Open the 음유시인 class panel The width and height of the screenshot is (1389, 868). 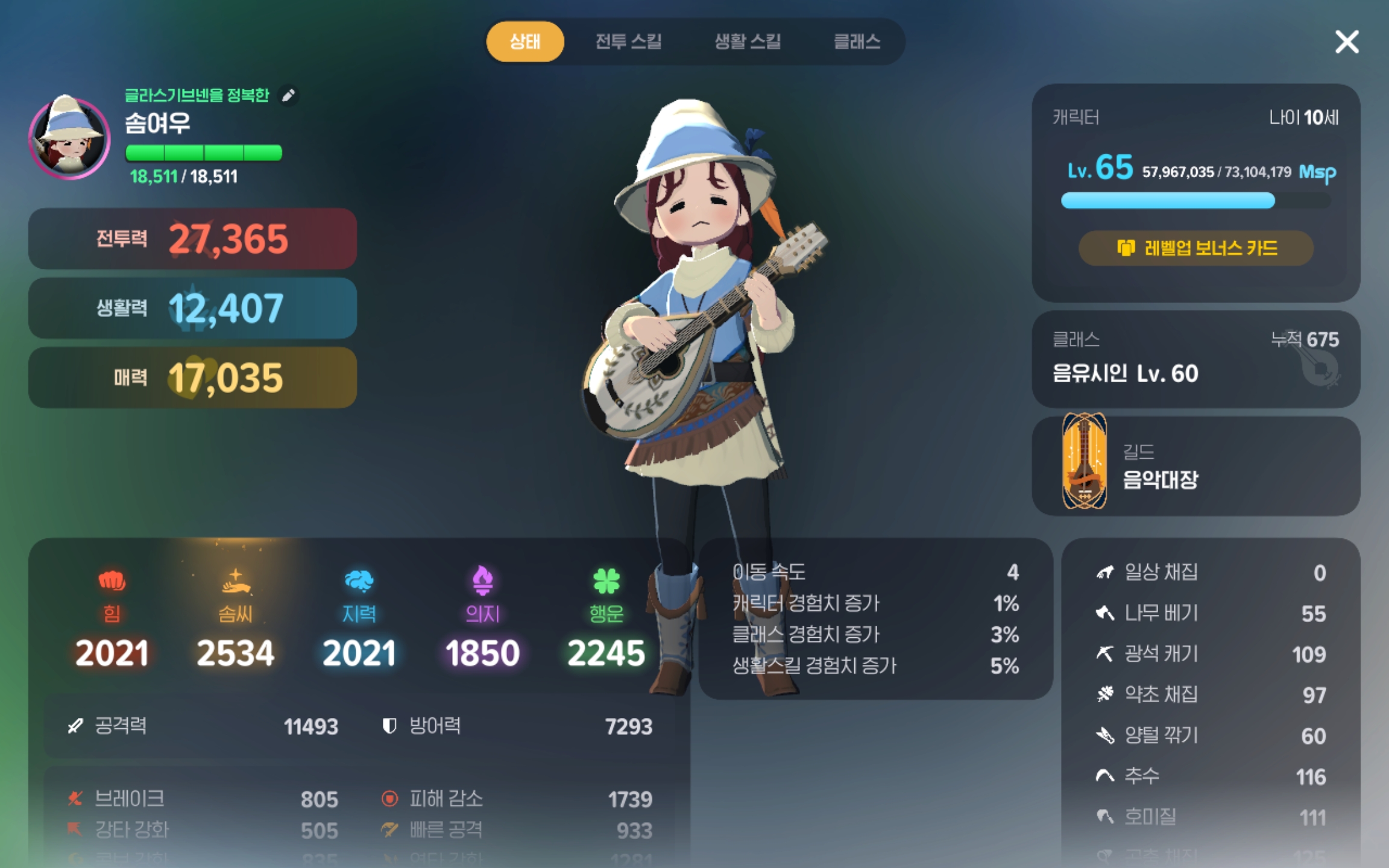coord(1196,359)
